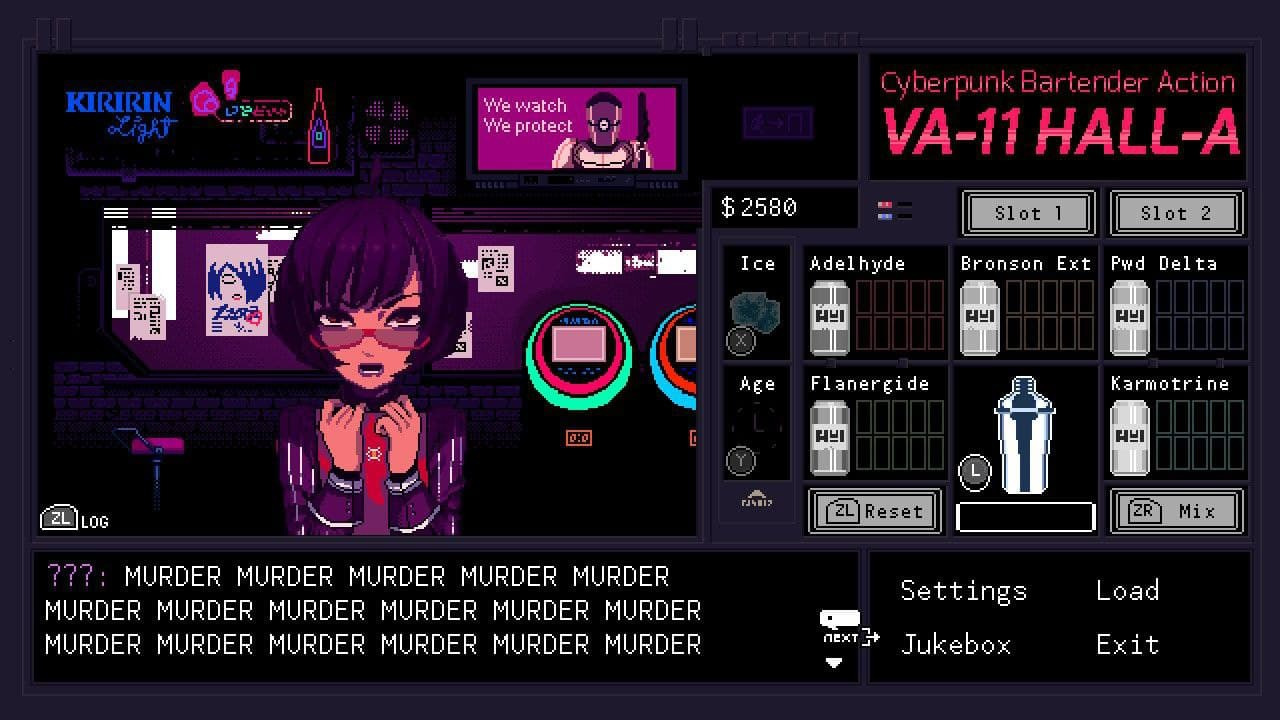Reset the drink ingredients
Viewport: 1280px width, 720px height.
[x=874, y=511]
